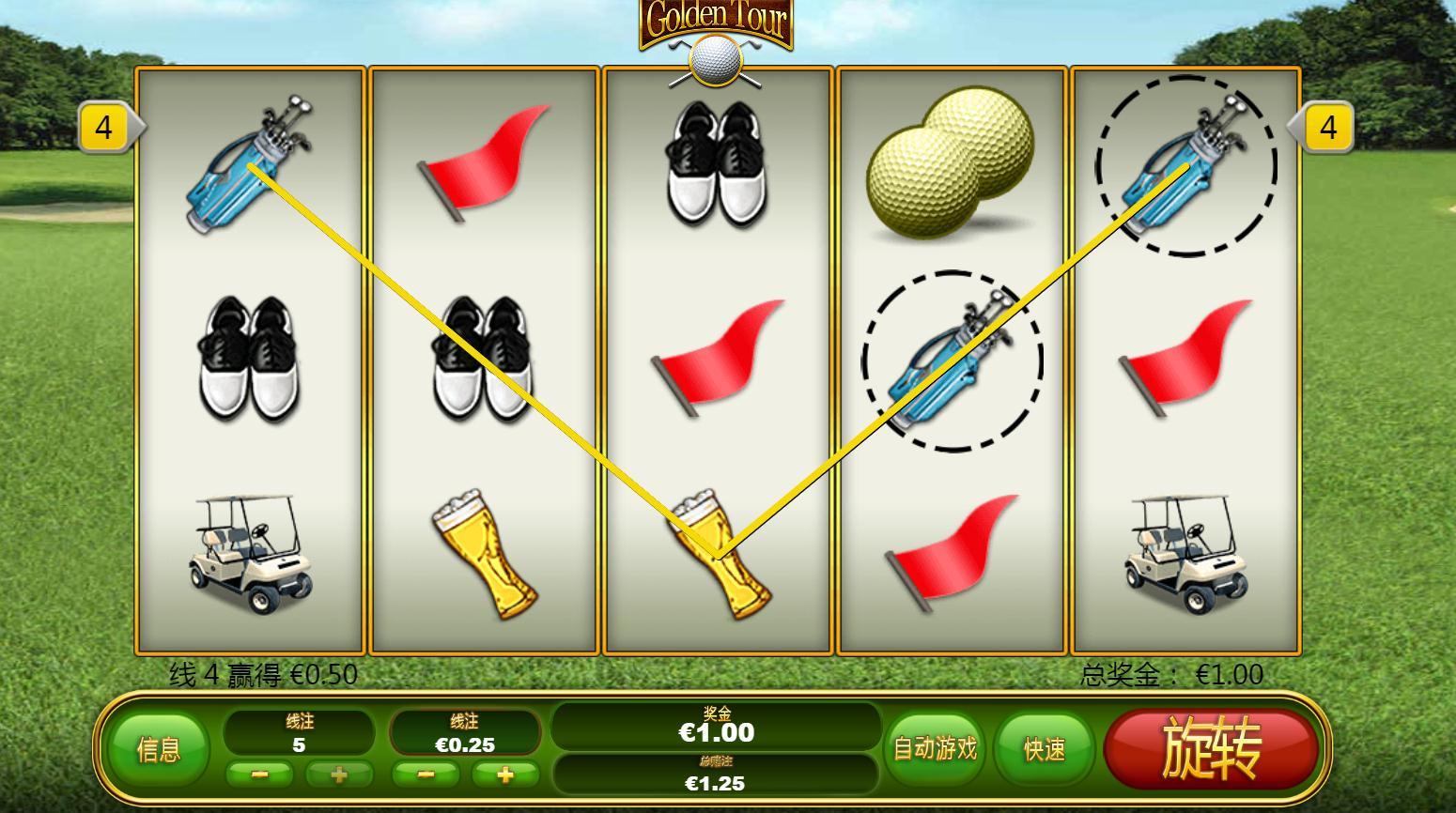Screen dimensions: 1456x813
Task: Spin the reels with the red 旋转 button
Action: tap(1211, 747)
